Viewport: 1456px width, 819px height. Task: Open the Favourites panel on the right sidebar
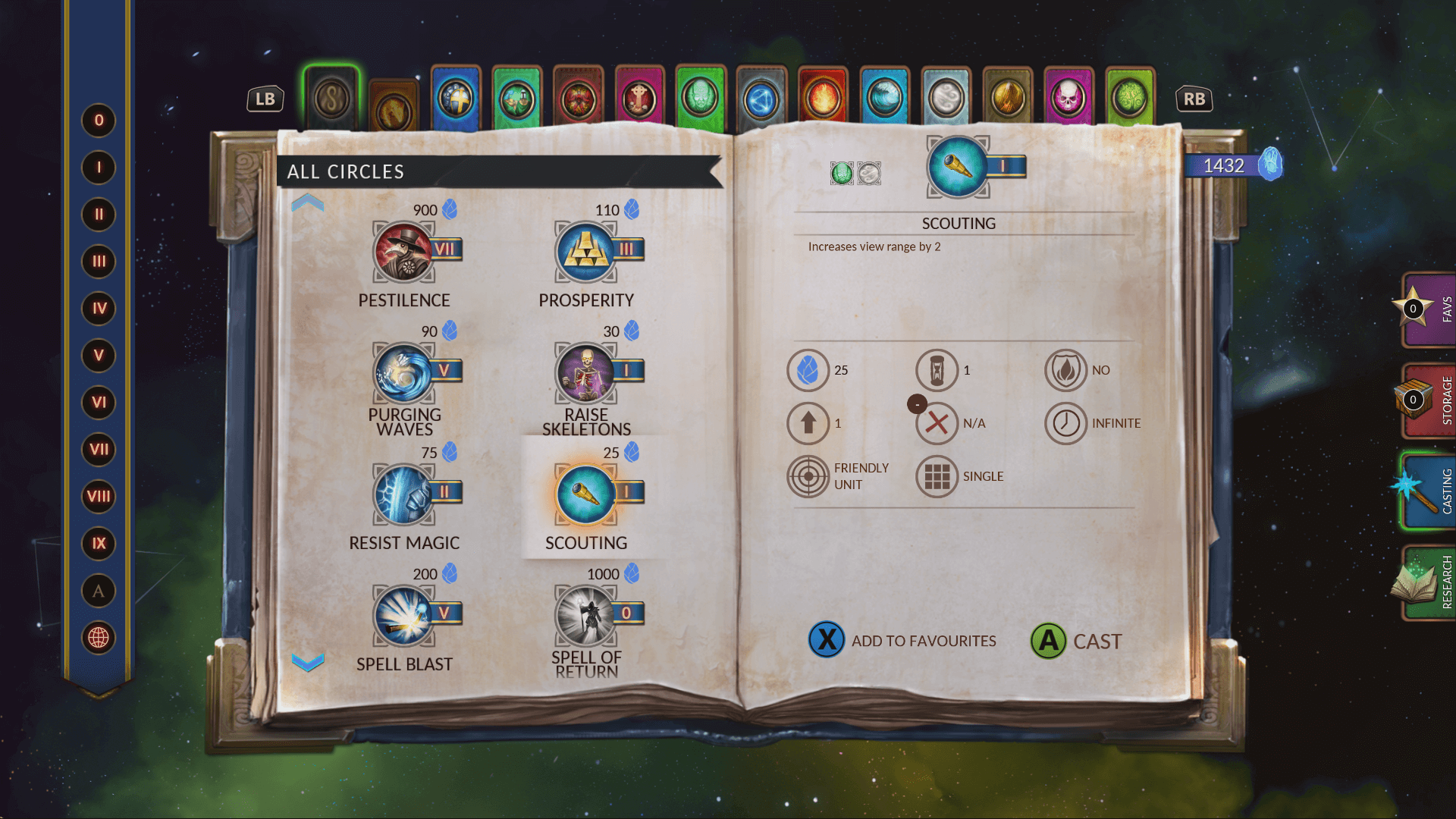(x=1429, y=308)
